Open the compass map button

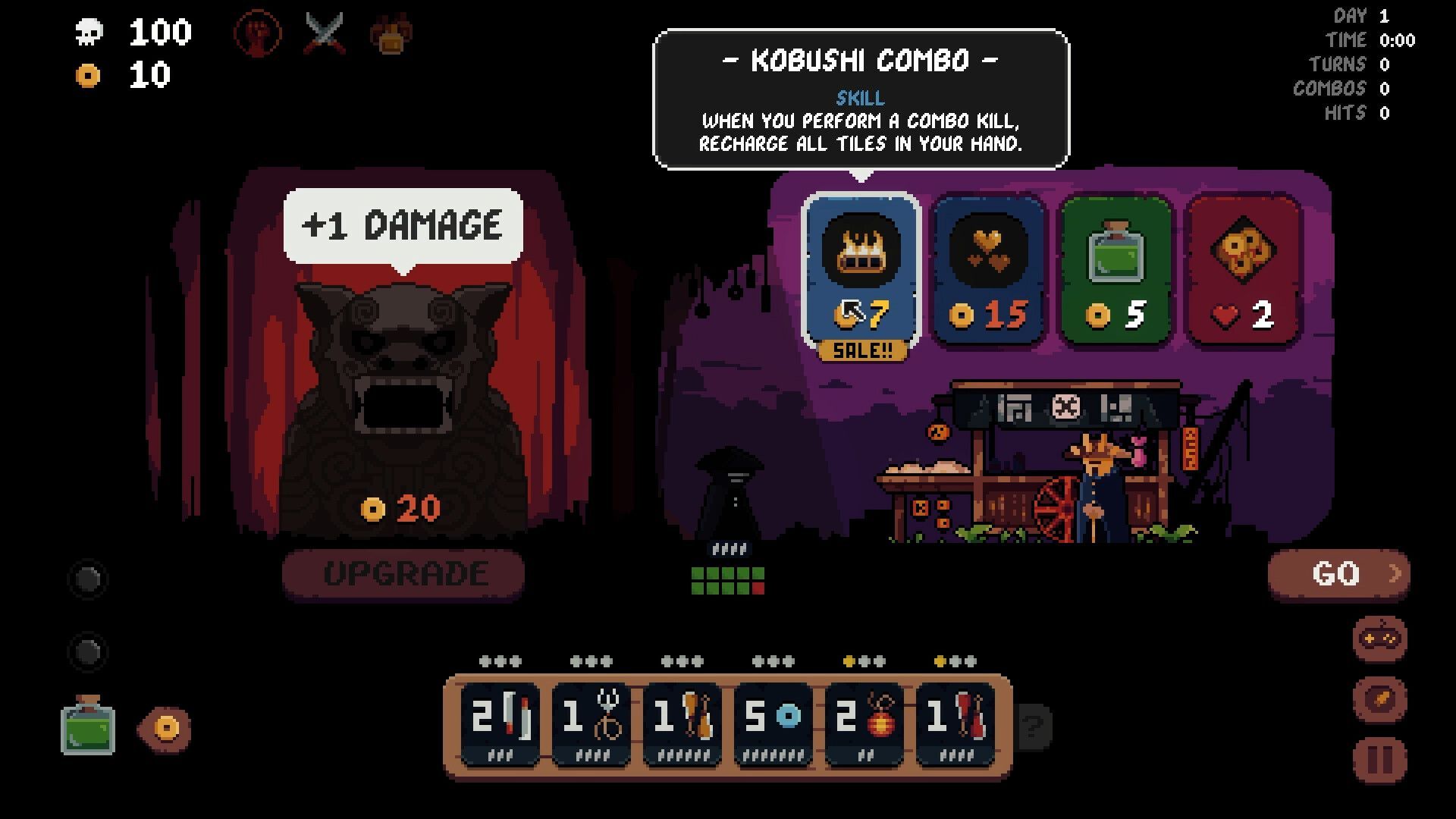pyautogui.click(x=1379, y=699)
